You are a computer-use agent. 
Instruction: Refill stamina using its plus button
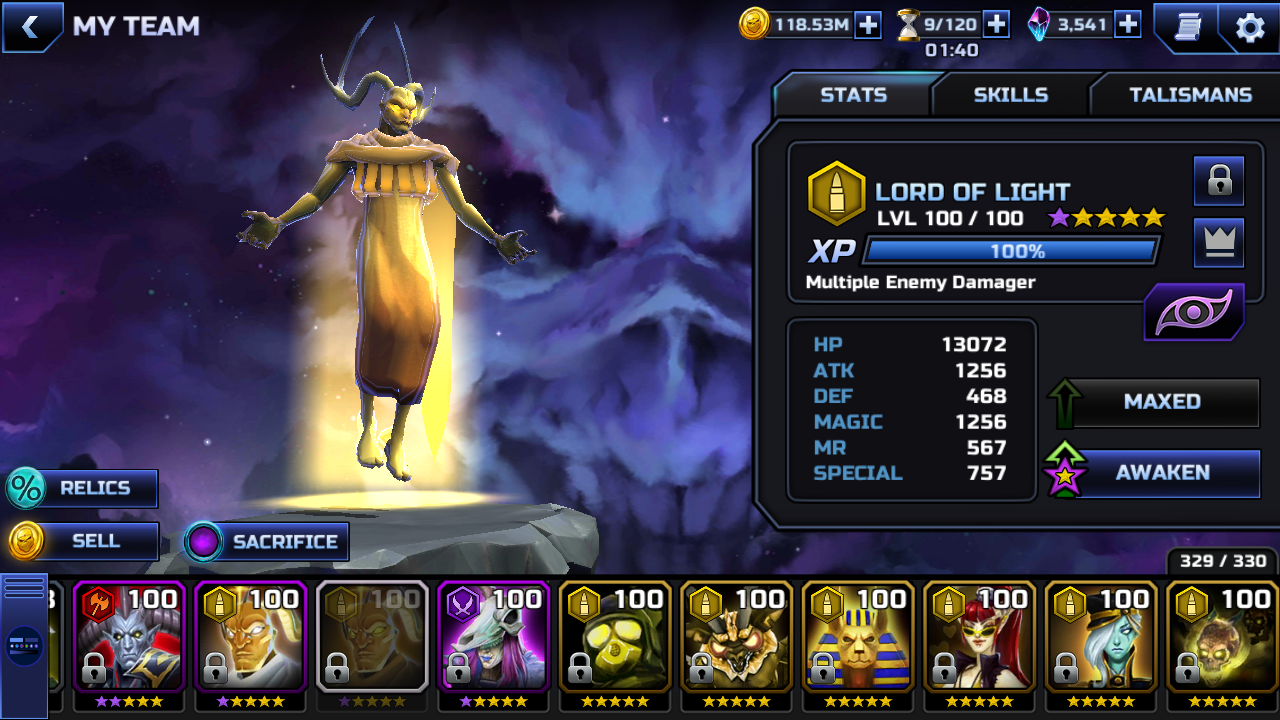pyautogui.click(x=996, y=25)
